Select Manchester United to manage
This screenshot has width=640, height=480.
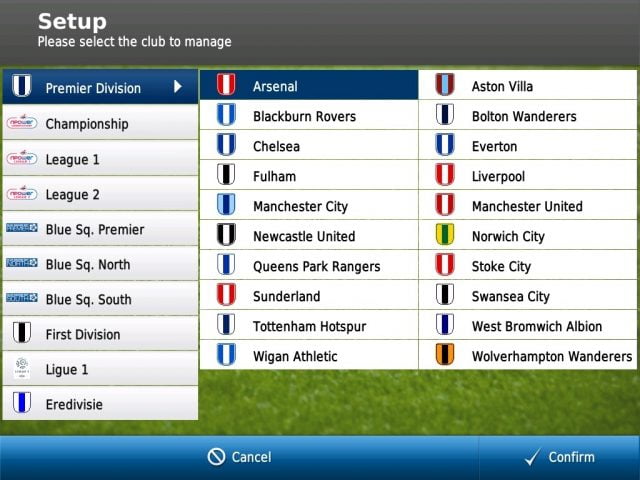[x=527, y=206]
